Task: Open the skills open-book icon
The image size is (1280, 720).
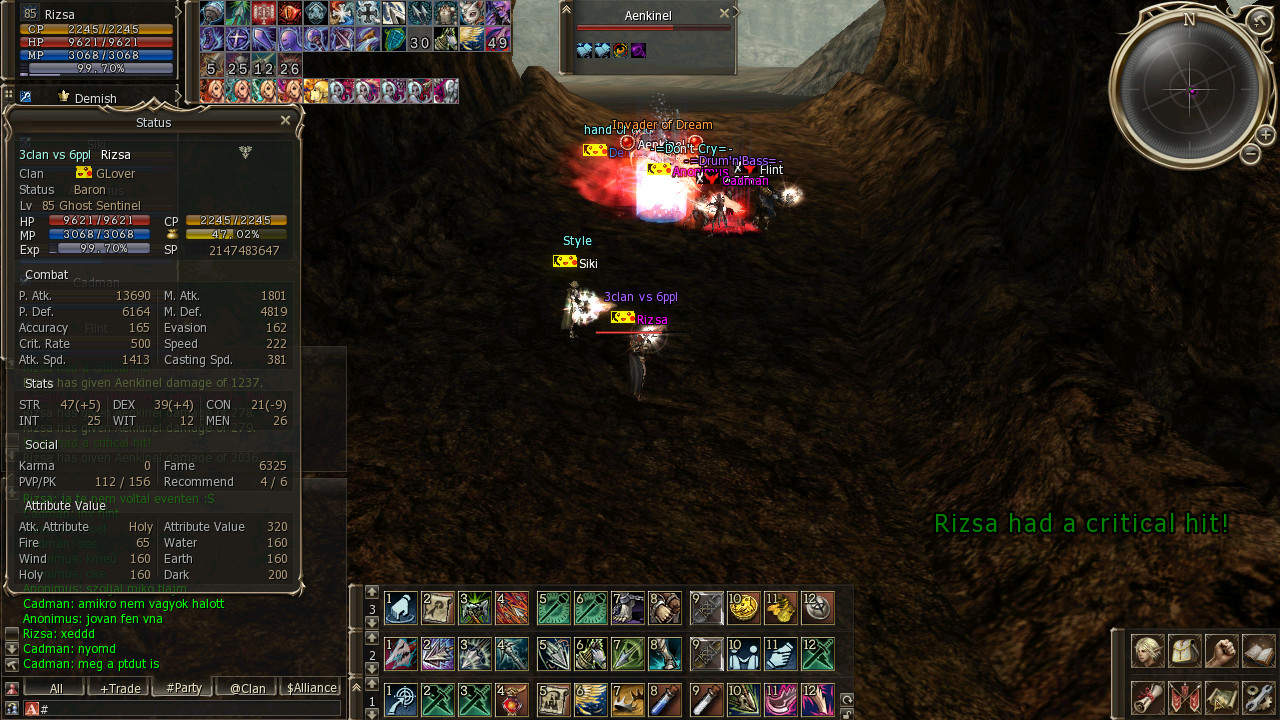Action: 1259,651
